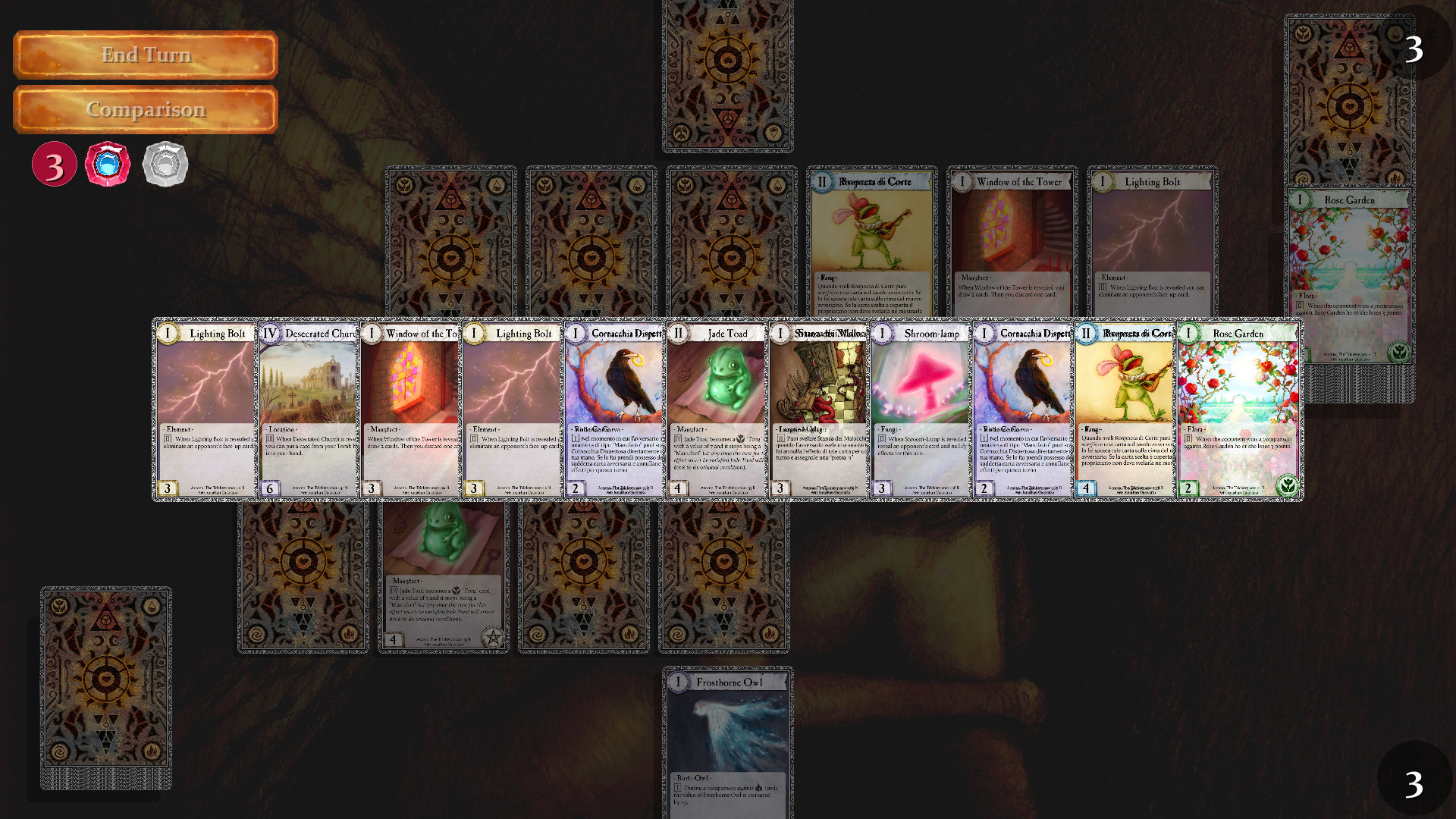
Task: Click the value "6" badge on Desecrated Church
Action: click(271, 488)
